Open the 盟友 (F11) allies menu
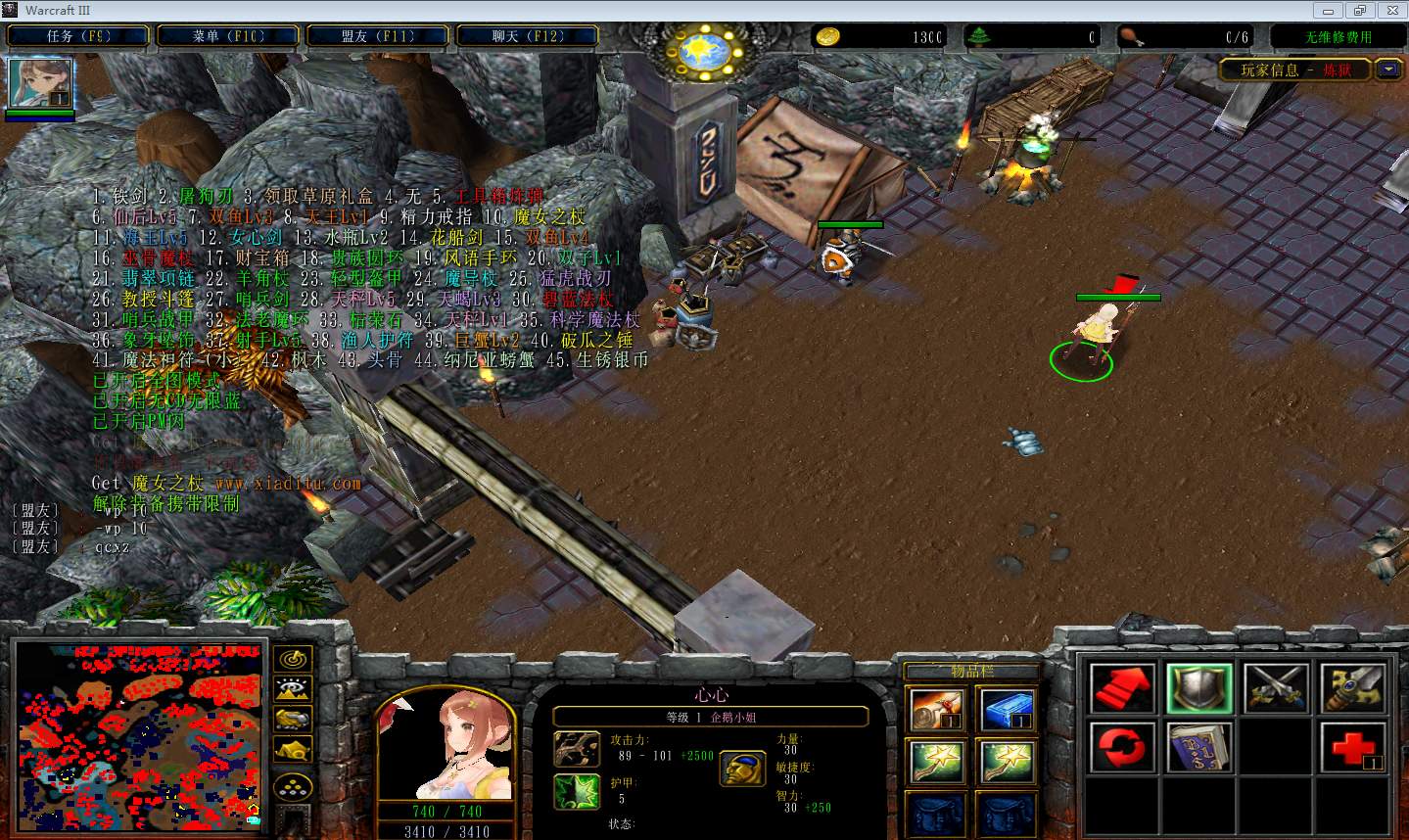This screenshot has height=840, width=1409. (x=378, y=36)
